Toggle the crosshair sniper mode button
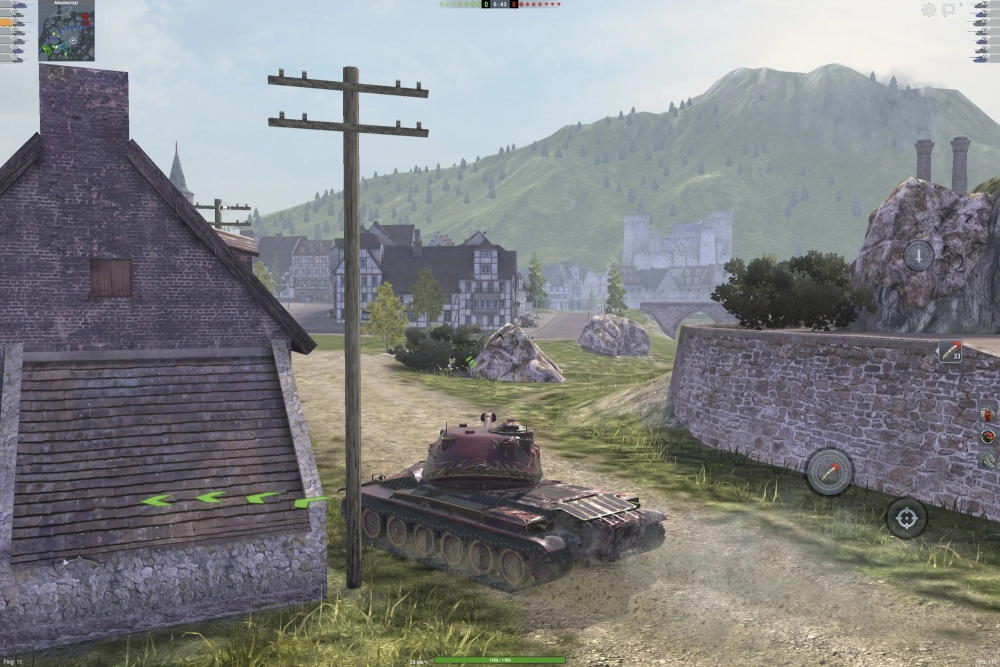Image resolution: width=1000 pixels, height=667 pixels. (906, 517)
